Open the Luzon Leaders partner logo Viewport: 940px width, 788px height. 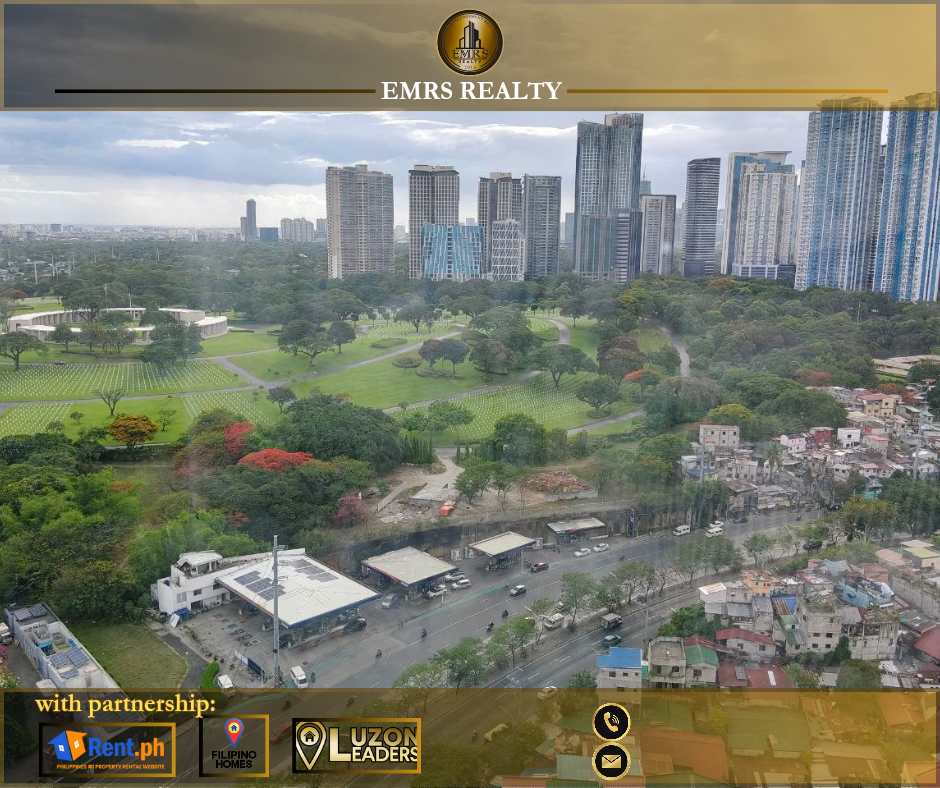(x=356, y=746)
